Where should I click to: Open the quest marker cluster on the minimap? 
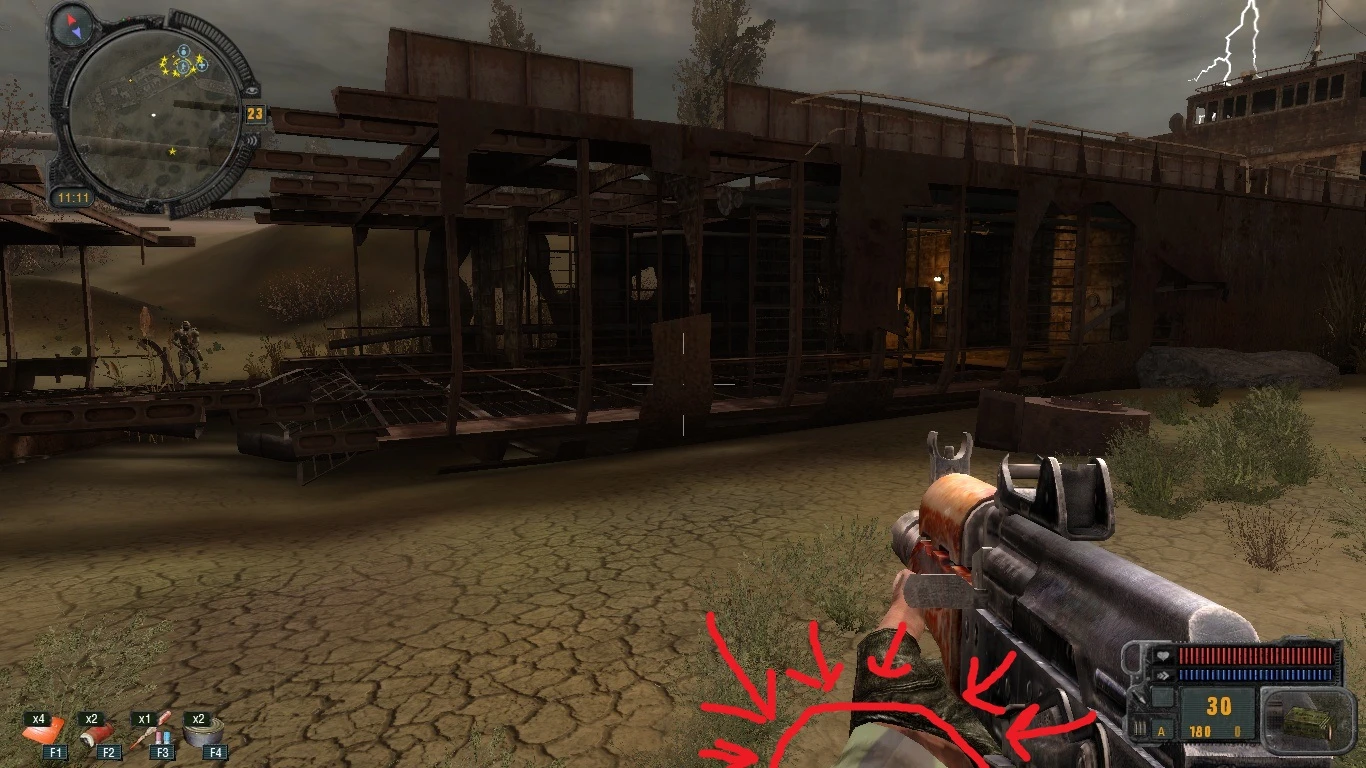pos(182,62)
